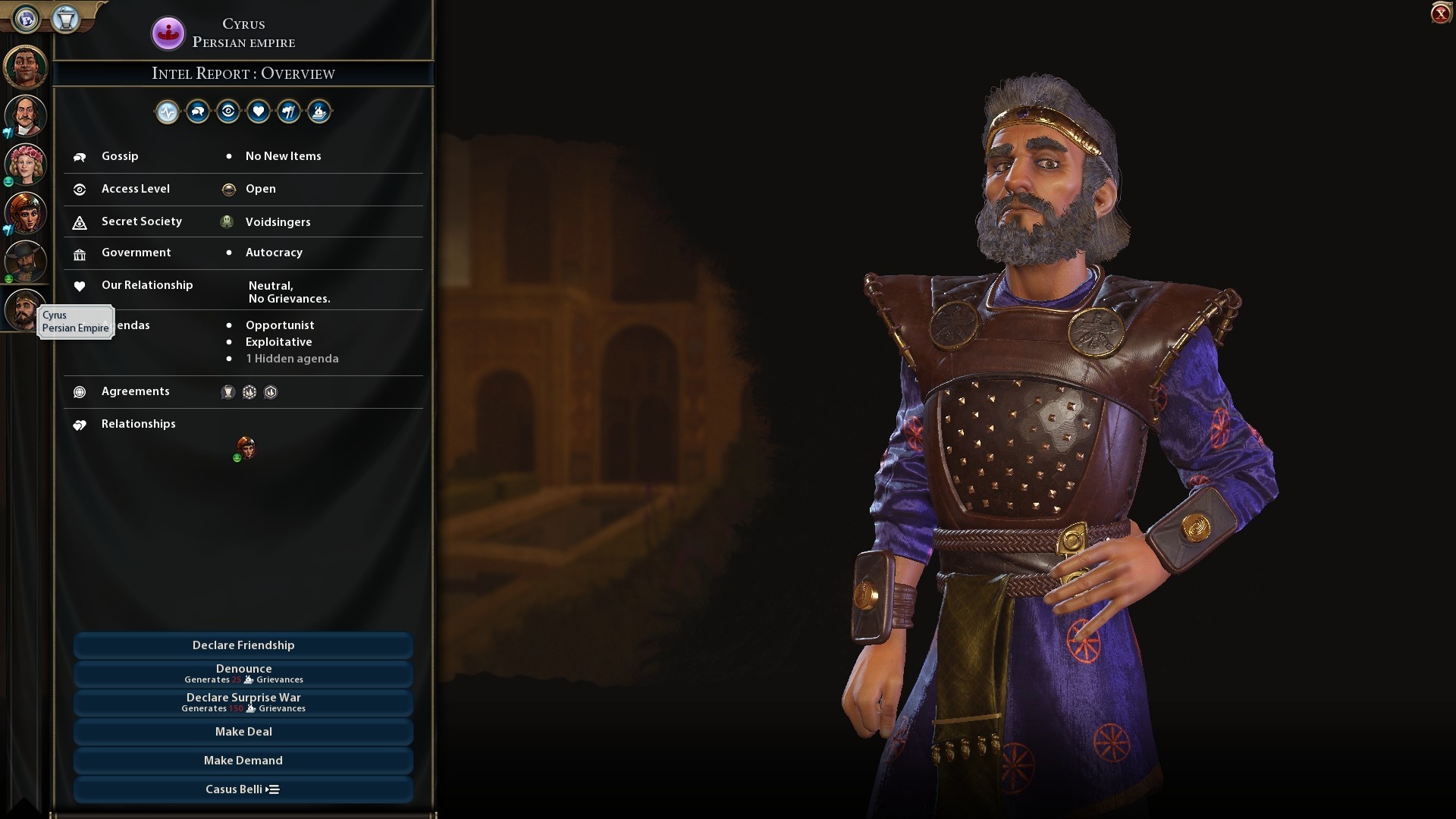
Task: Click the hexagonal agreement icon on the right
Action: point(271,392)
